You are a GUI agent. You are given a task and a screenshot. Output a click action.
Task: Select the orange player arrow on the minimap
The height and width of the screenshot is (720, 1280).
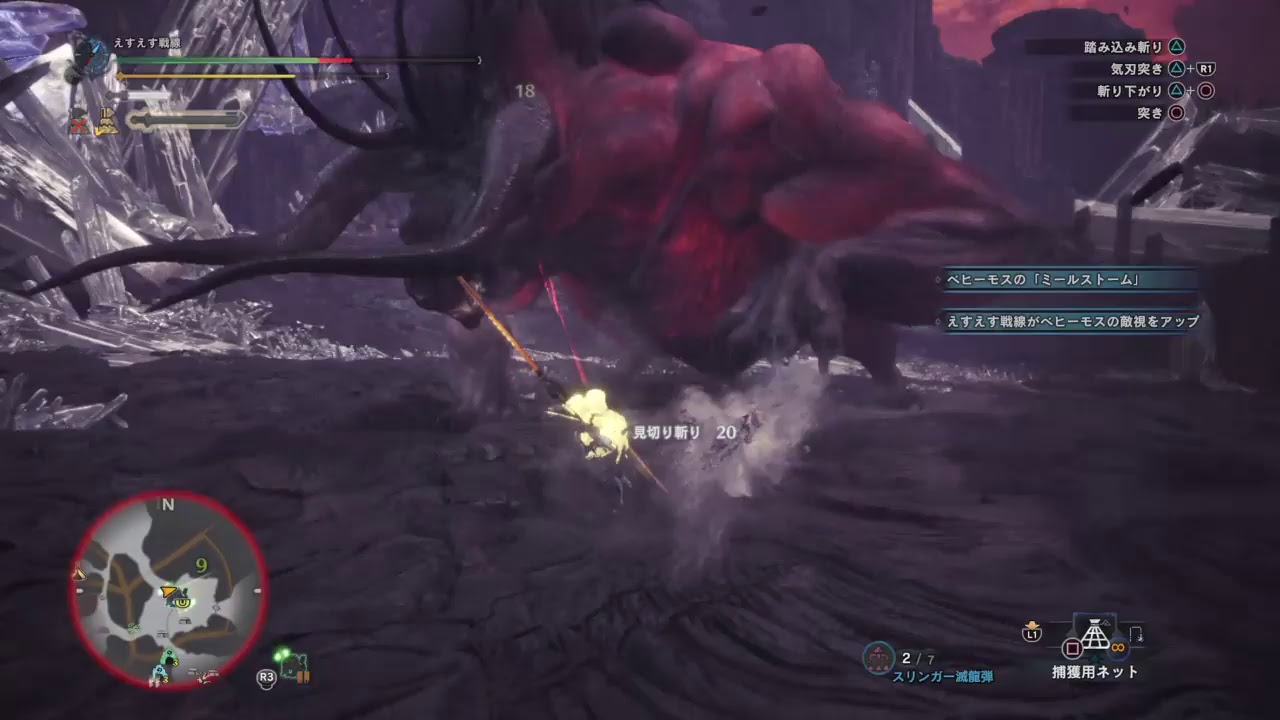[x=167, y=592]
